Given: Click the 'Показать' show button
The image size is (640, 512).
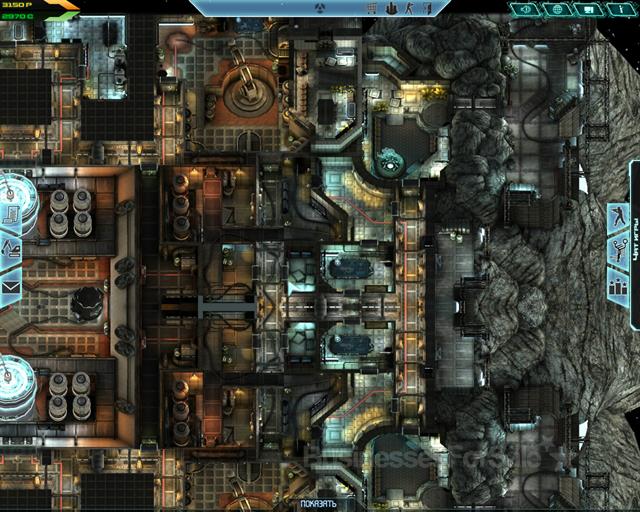Looking at the screenshot, I should [x=319, y=504].
